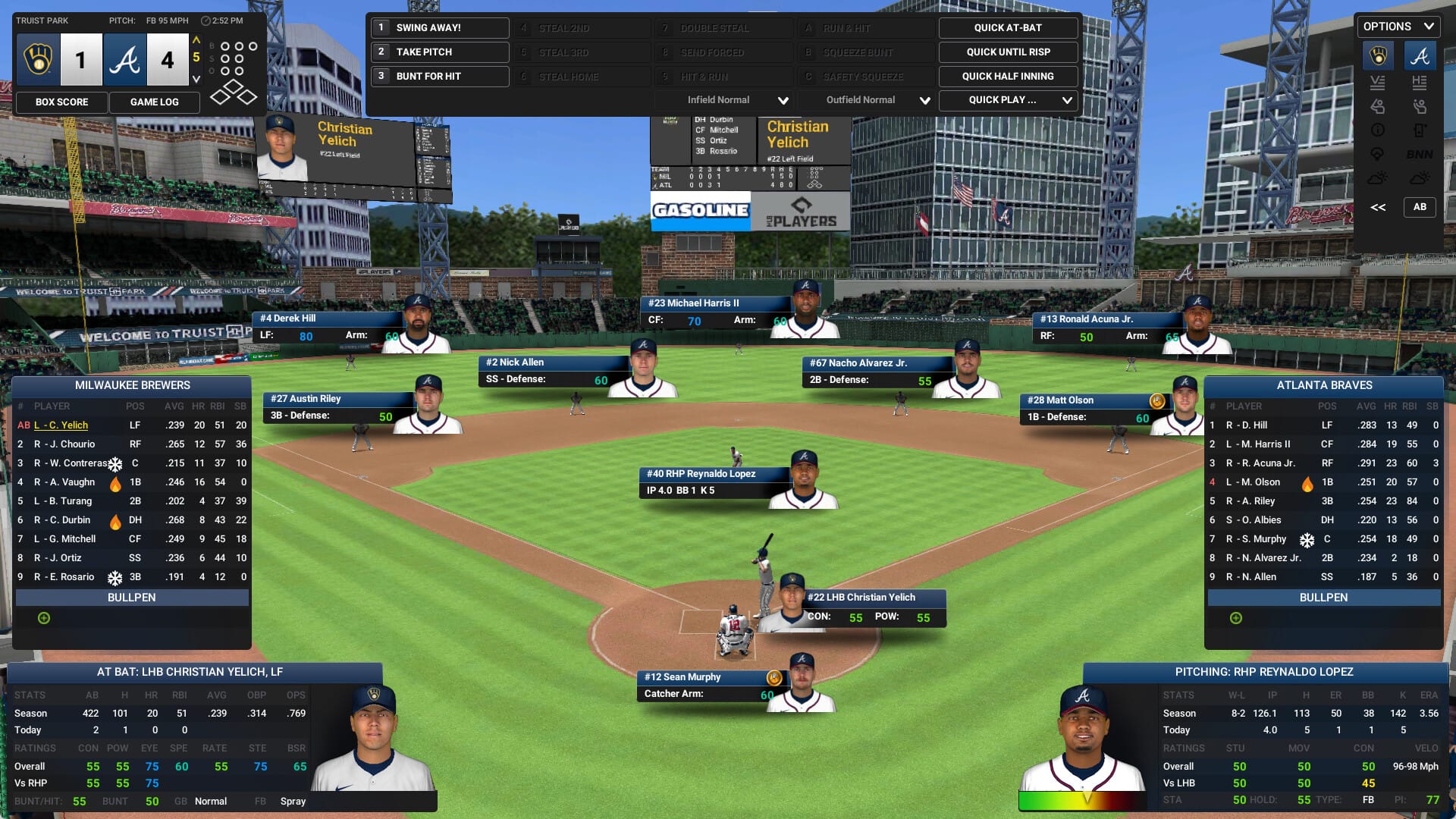Open the Milwaukee Brewers team logo panel

pos(1379,55)
